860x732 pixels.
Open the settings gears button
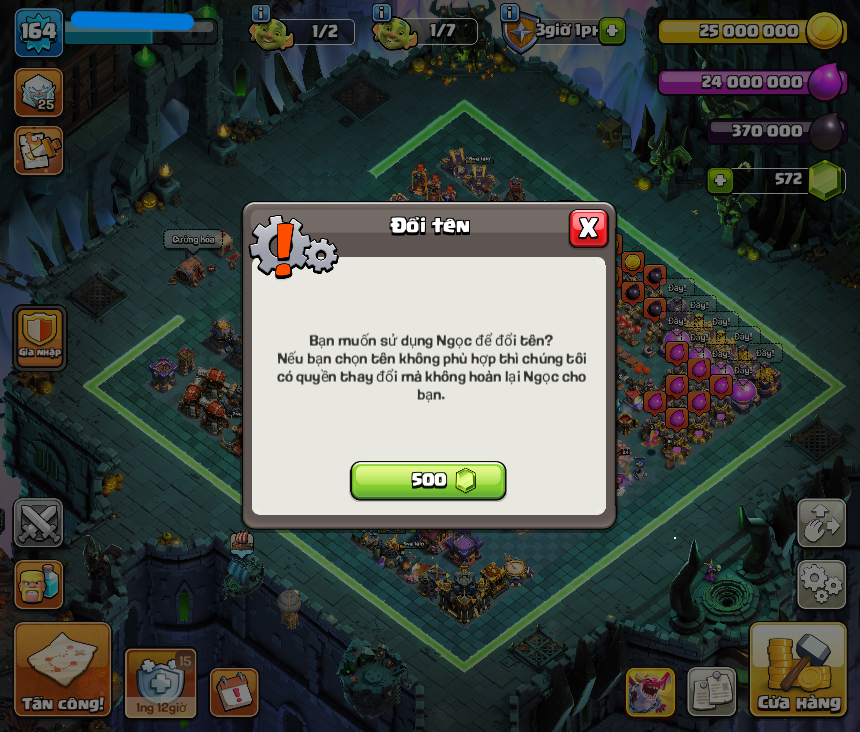pyautogui.click(x=821, y=584)
